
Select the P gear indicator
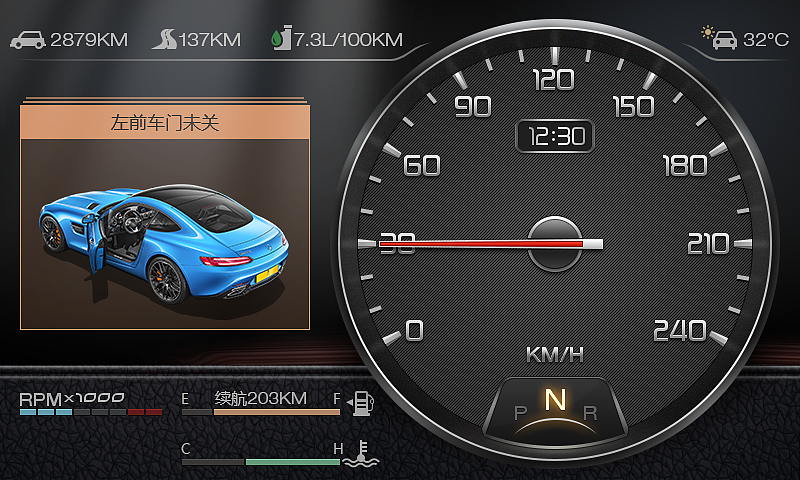(520, 412)
